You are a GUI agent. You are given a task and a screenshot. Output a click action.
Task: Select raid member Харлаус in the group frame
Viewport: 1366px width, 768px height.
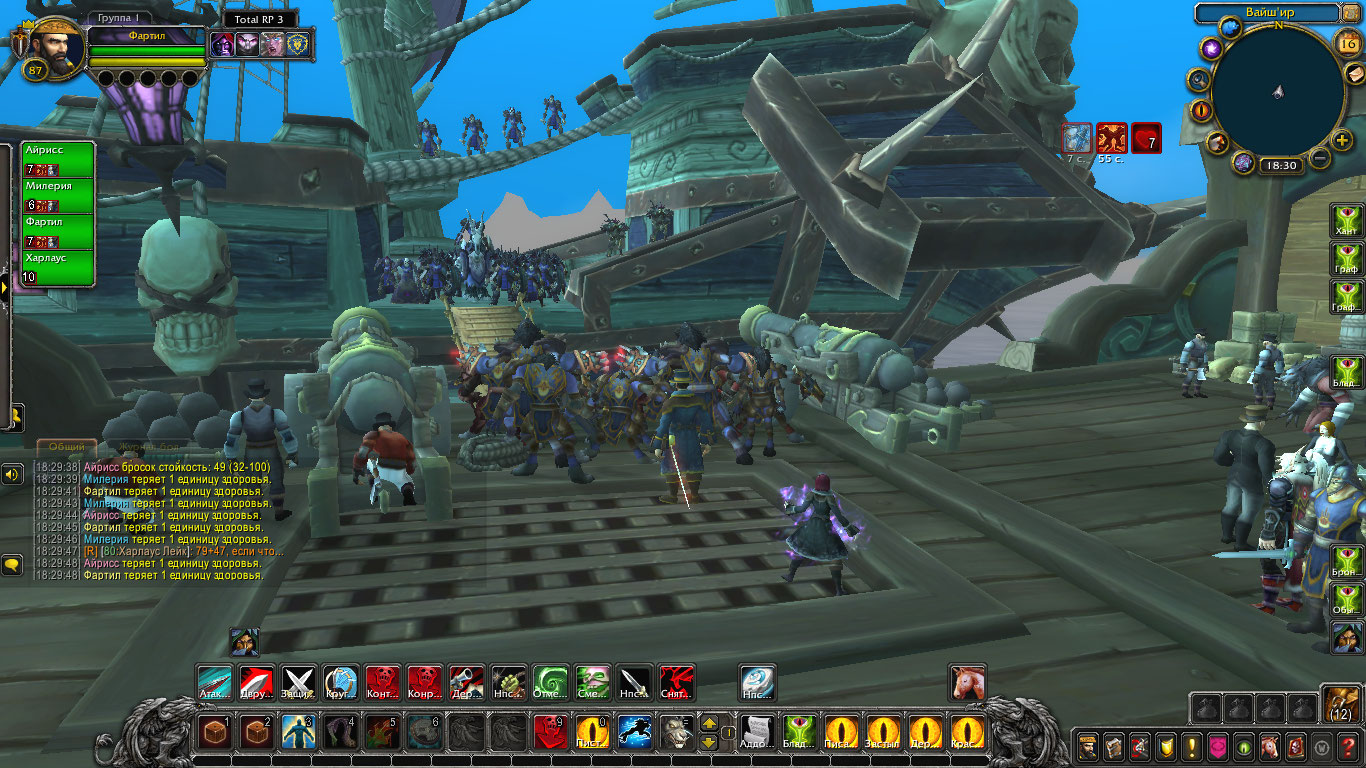58,267
